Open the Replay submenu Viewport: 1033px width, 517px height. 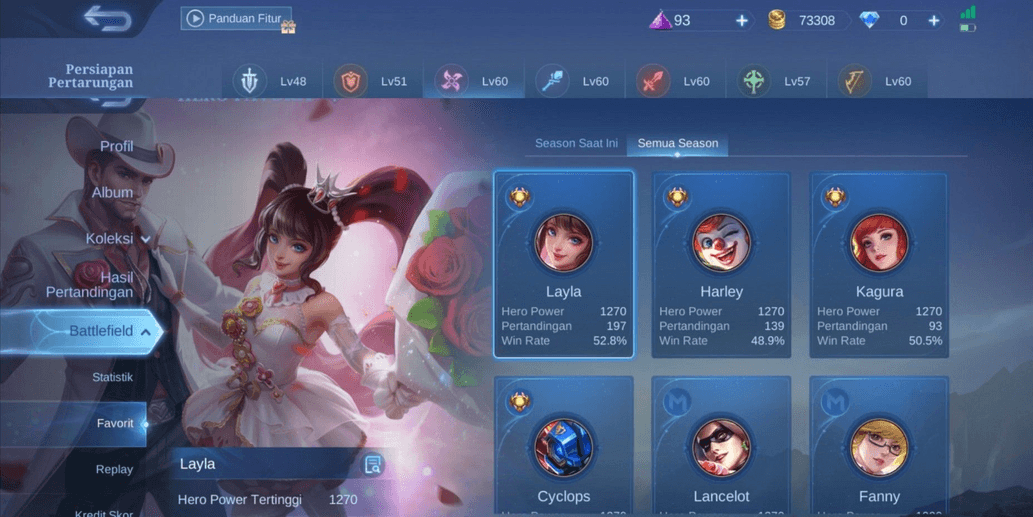pyautogui.click(x=114, y=469)
